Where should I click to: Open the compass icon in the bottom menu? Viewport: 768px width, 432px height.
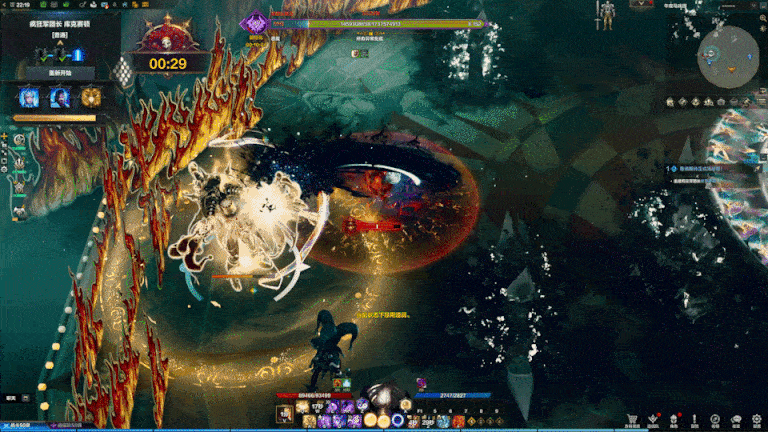pos(715,421)
